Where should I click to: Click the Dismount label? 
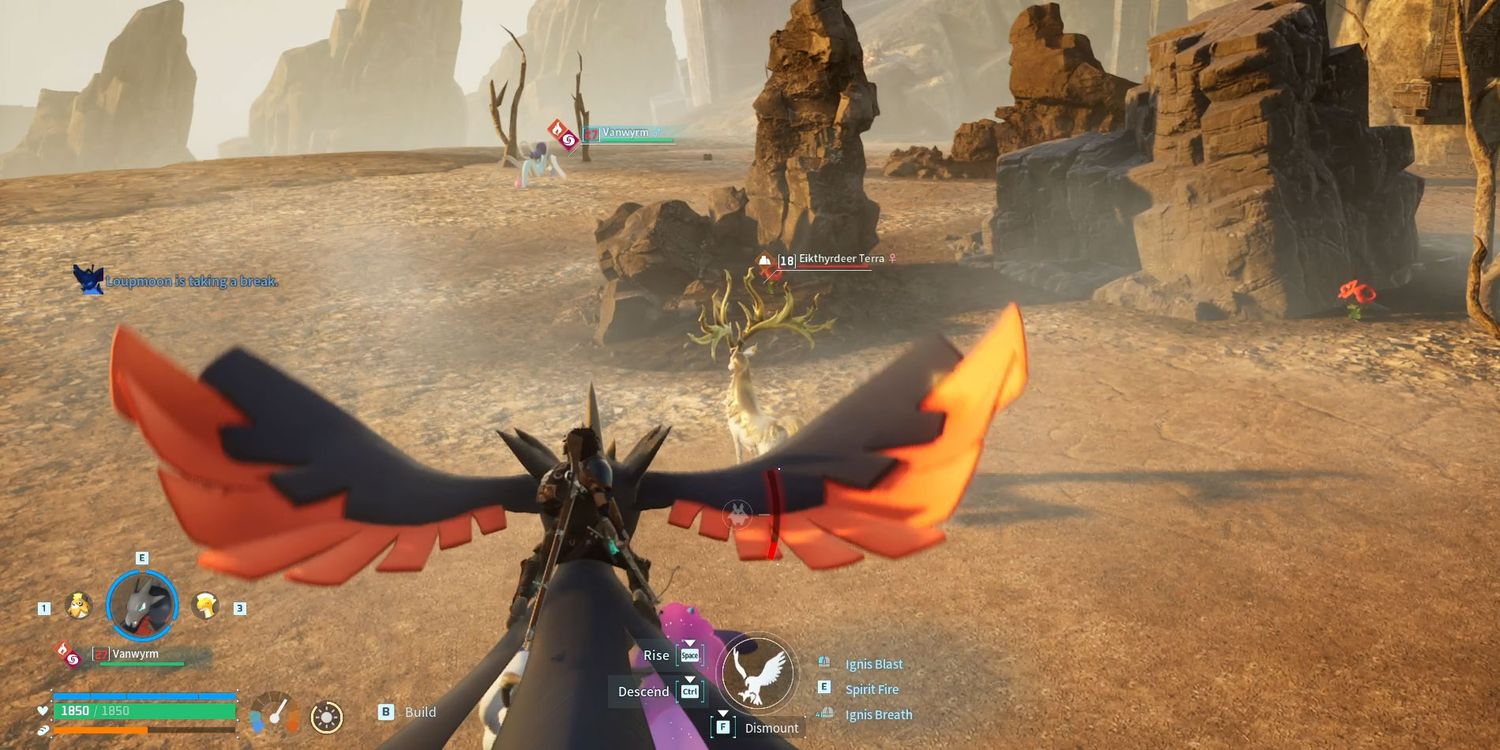771,728
